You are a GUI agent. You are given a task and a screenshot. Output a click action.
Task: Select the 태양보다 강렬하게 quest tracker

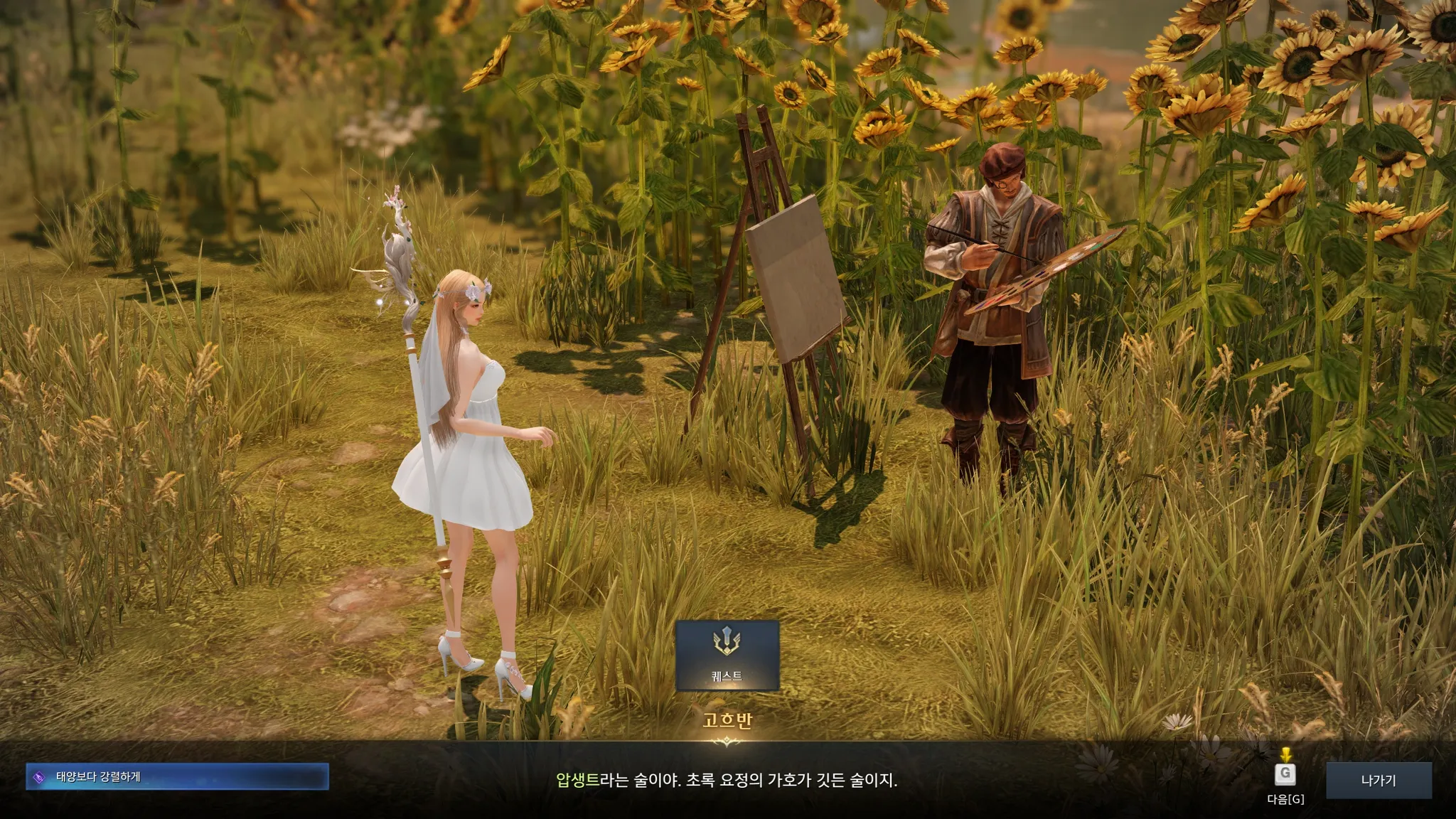[177, 777]
